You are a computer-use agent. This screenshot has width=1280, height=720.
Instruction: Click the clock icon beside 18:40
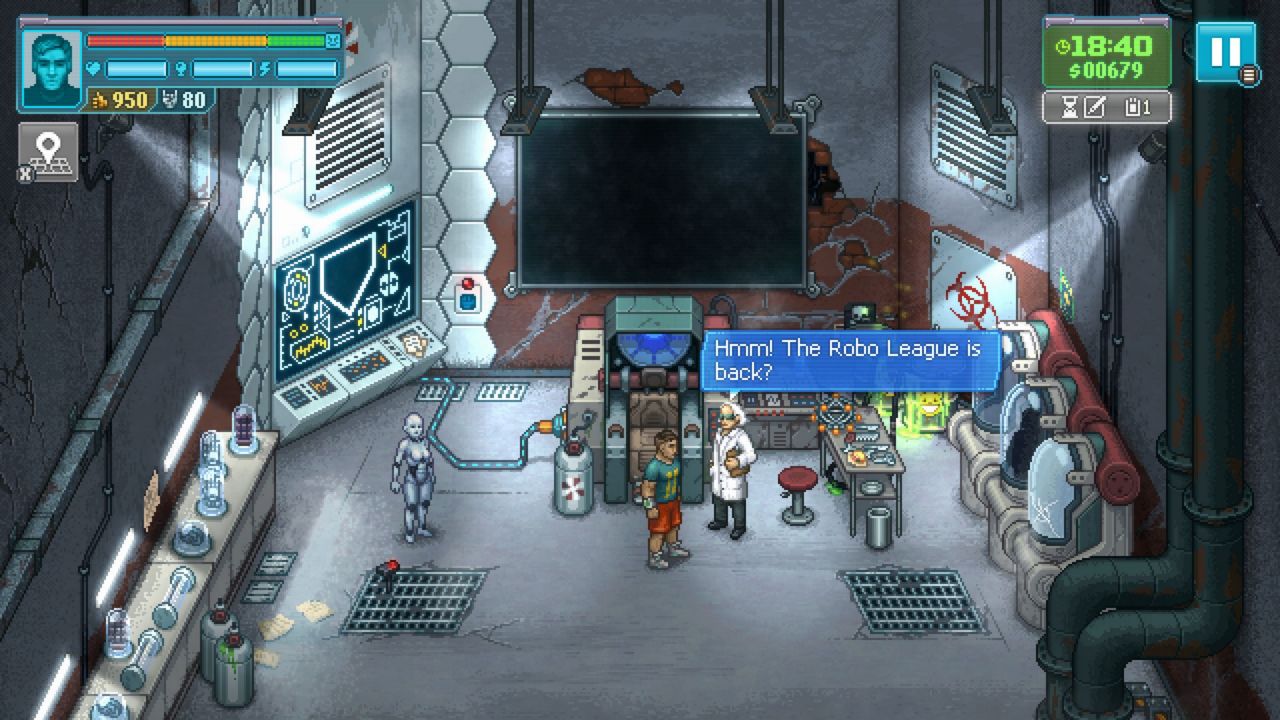pos(1062,45)
